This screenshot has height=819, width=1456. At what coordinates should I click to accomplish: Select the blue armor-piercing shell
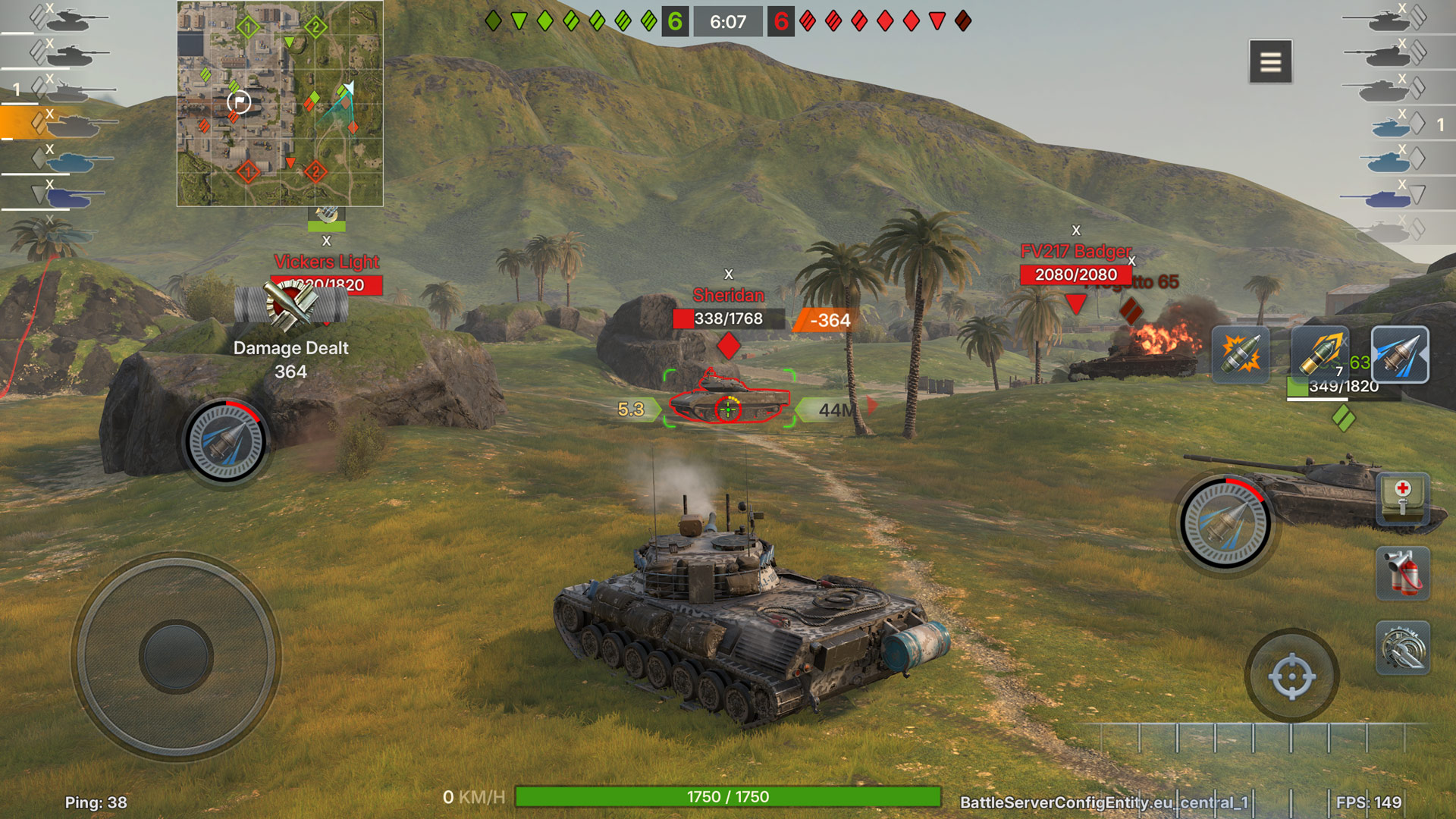[1400, 354]
